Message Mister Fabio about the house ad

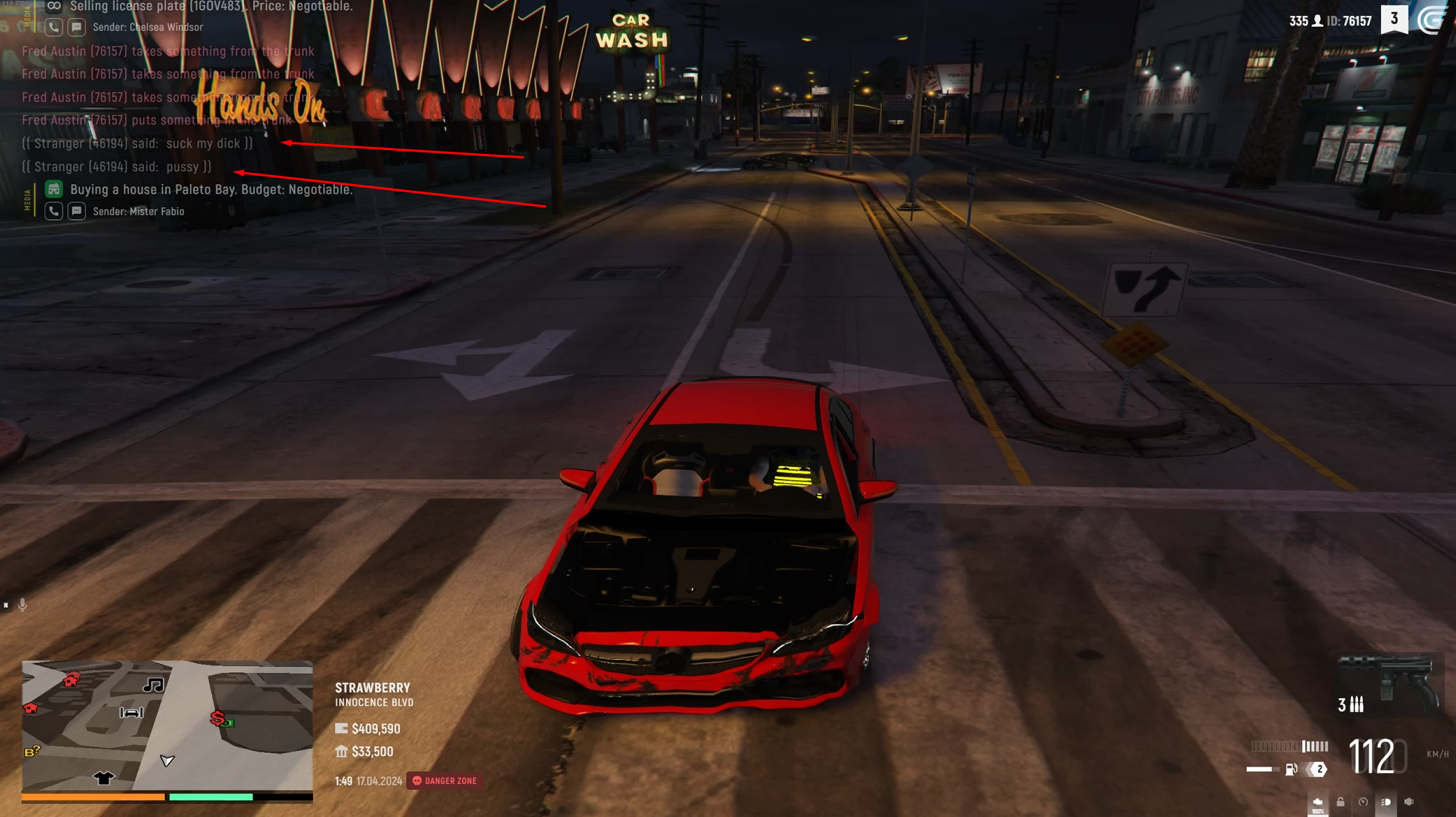(x=77, y=211)
